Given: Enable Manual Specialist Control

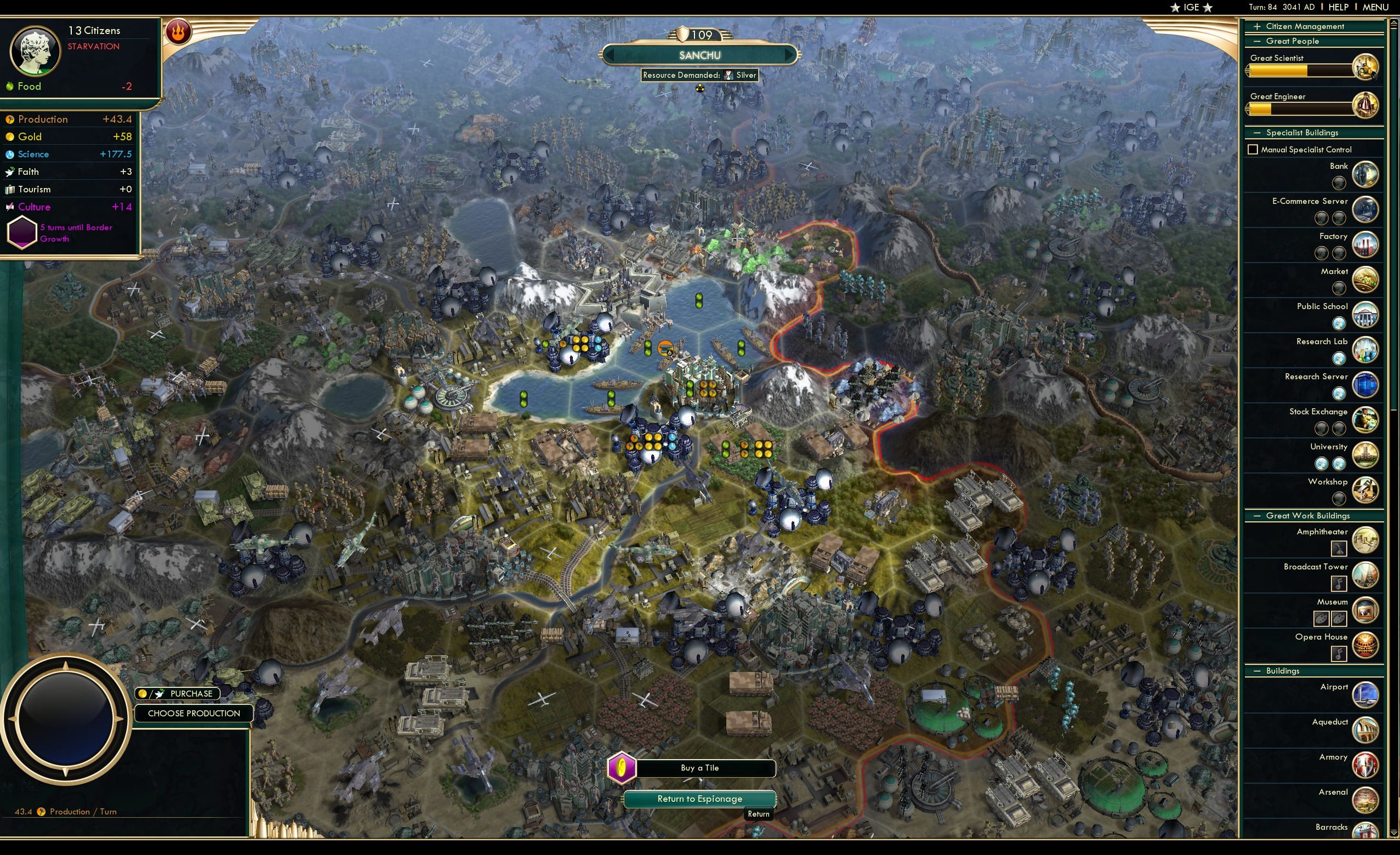Looking at the screenshot, I should (1253, 149).
